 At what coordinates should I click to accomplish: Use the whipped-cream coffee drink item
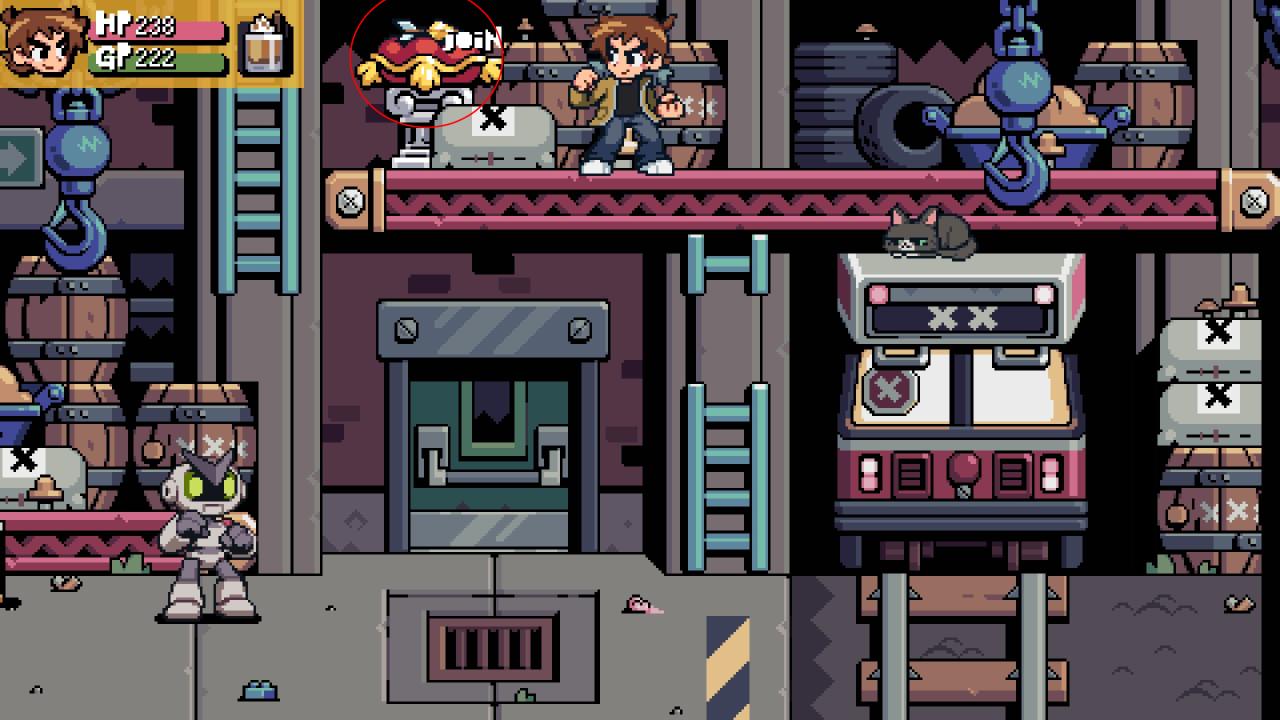[264, 45]
